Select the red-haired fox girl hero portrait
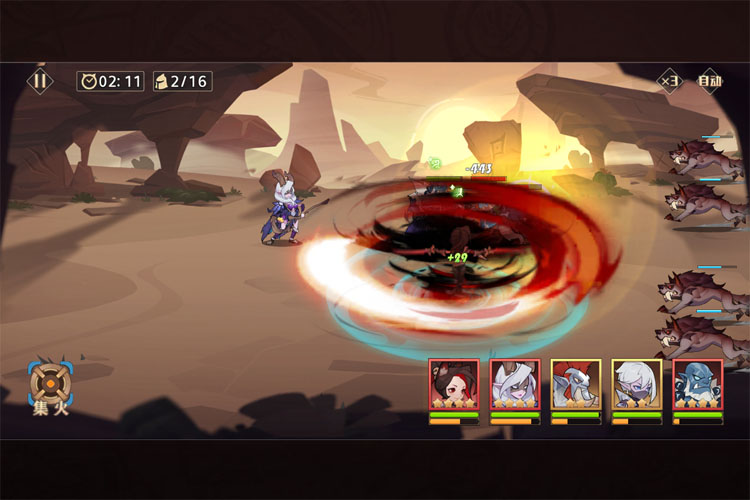The width and height of the screenshot is (750, 500). [x=454, y=385]
